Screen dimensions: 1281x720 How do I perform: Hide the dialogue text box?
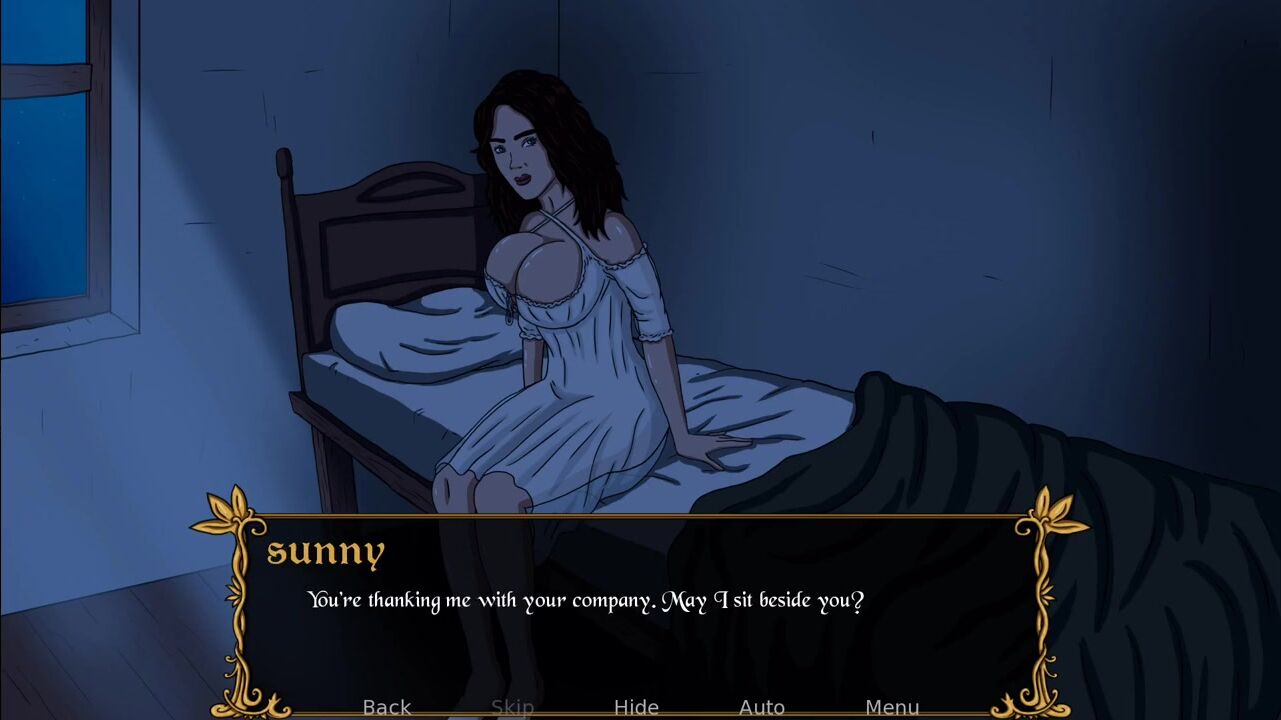[636, 707]
